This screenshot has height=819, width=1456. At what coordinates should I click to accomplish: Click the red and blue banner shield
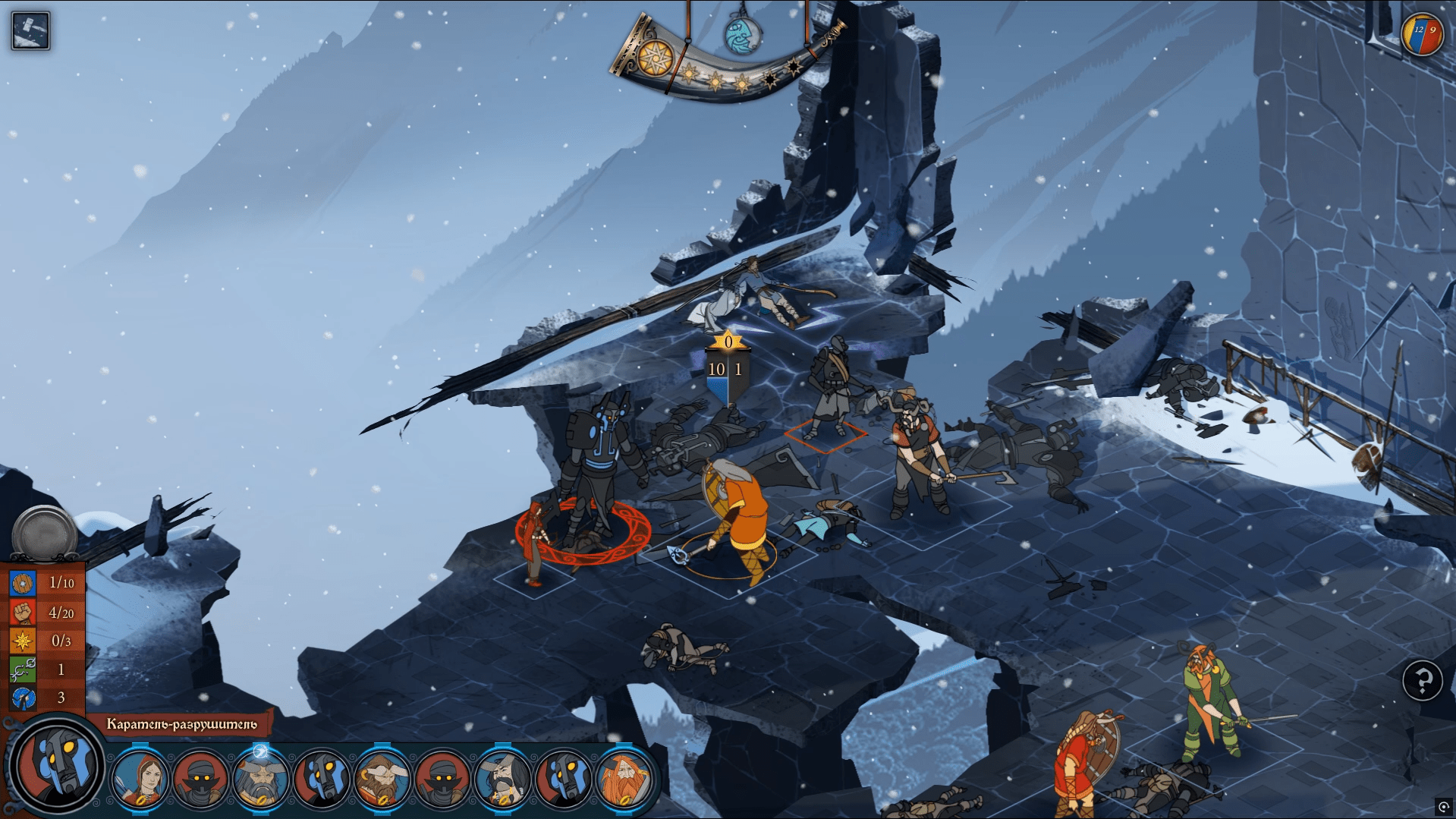1422,35
